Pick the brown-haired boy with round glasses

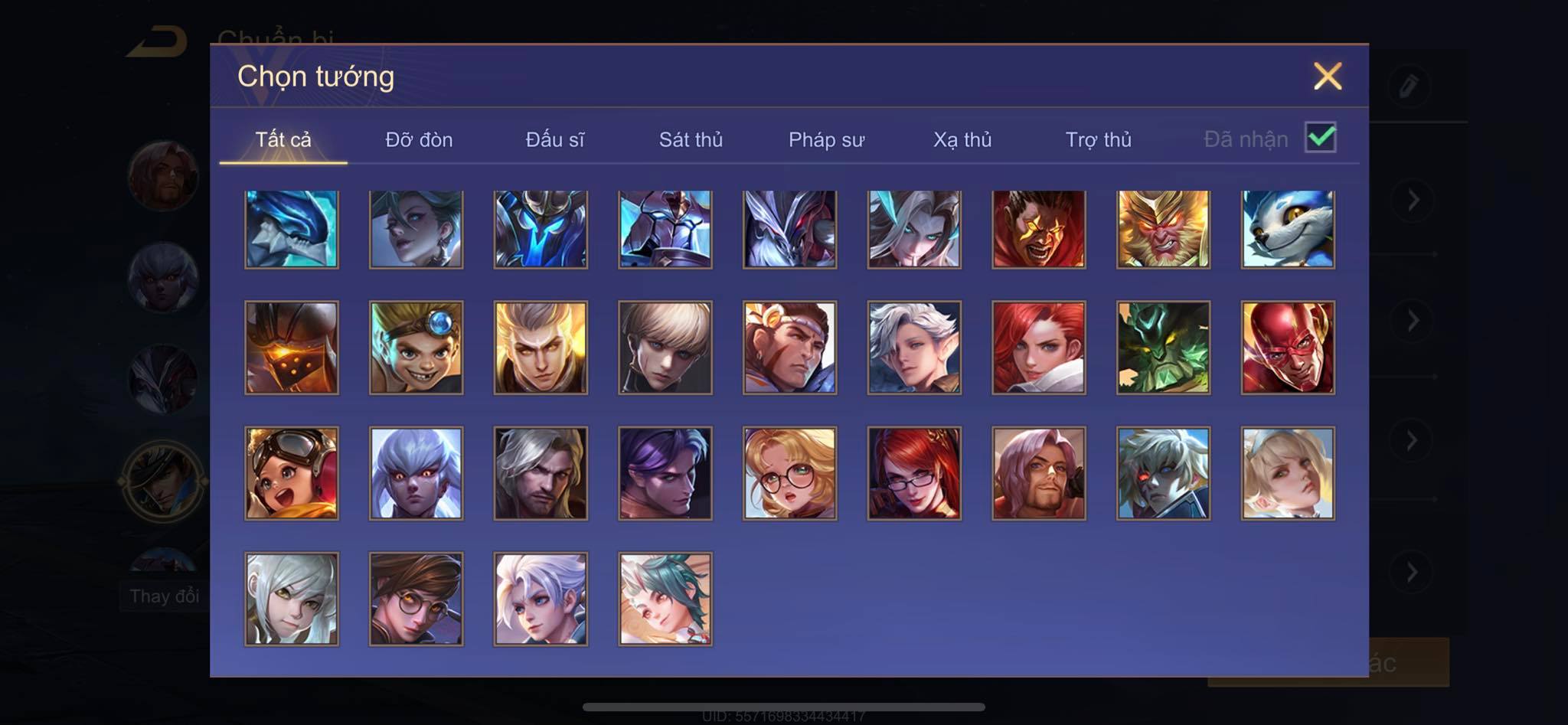[416, 599]
